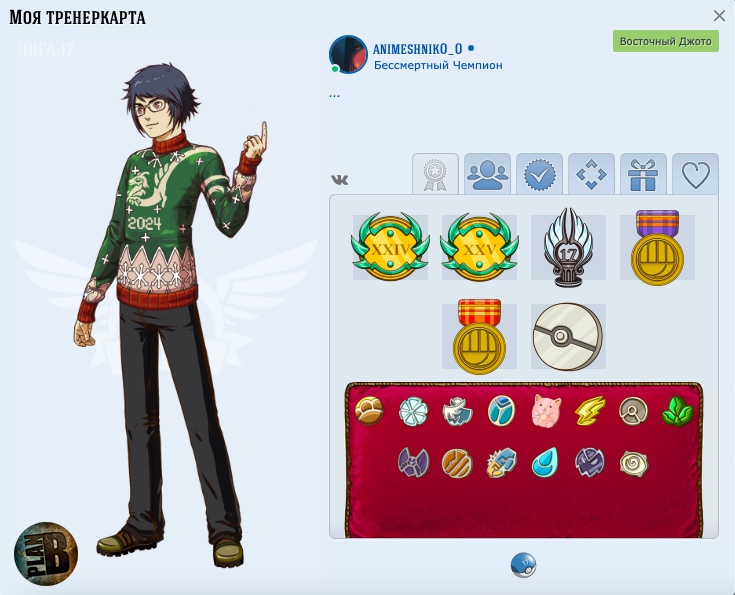Open the four-arrows tab

[x=591, y=175]
